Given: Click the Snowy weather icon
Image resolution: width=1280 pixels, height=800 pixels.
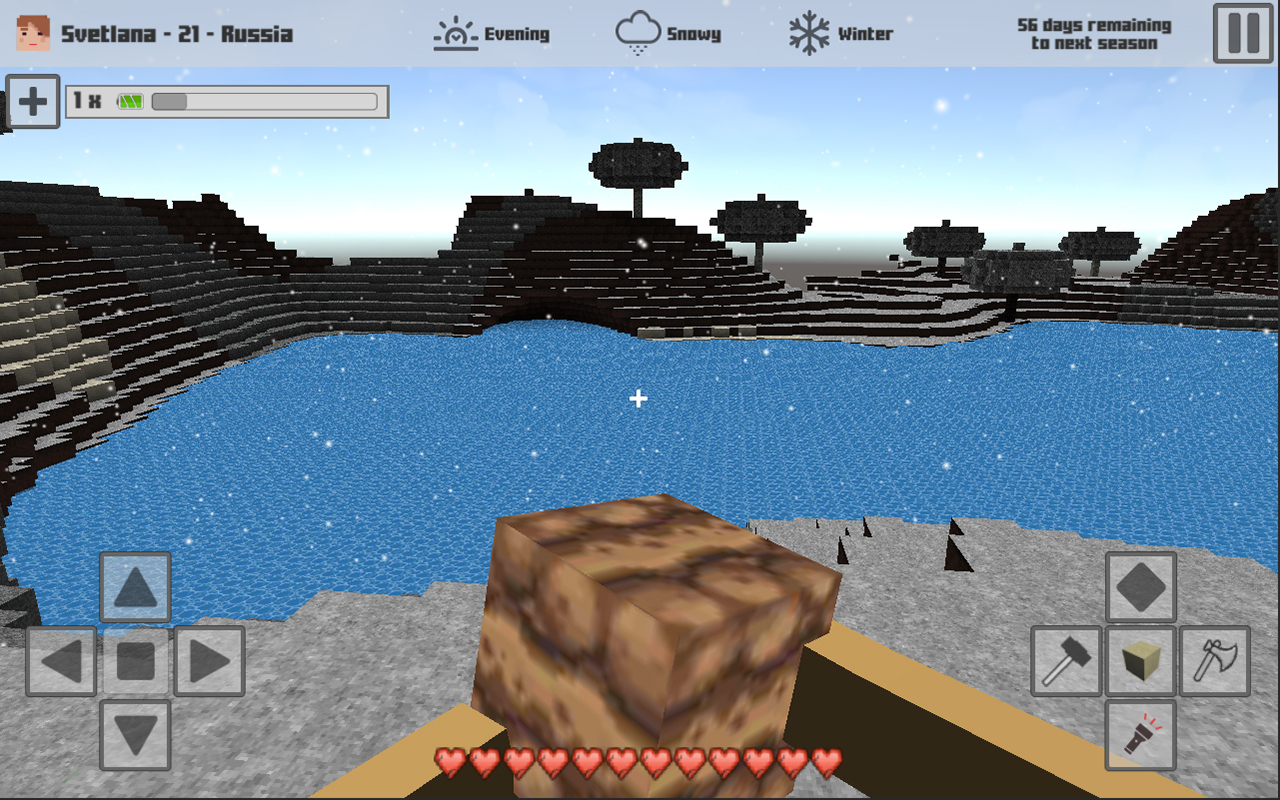Looking at the screenshot, I should point(639,31).
